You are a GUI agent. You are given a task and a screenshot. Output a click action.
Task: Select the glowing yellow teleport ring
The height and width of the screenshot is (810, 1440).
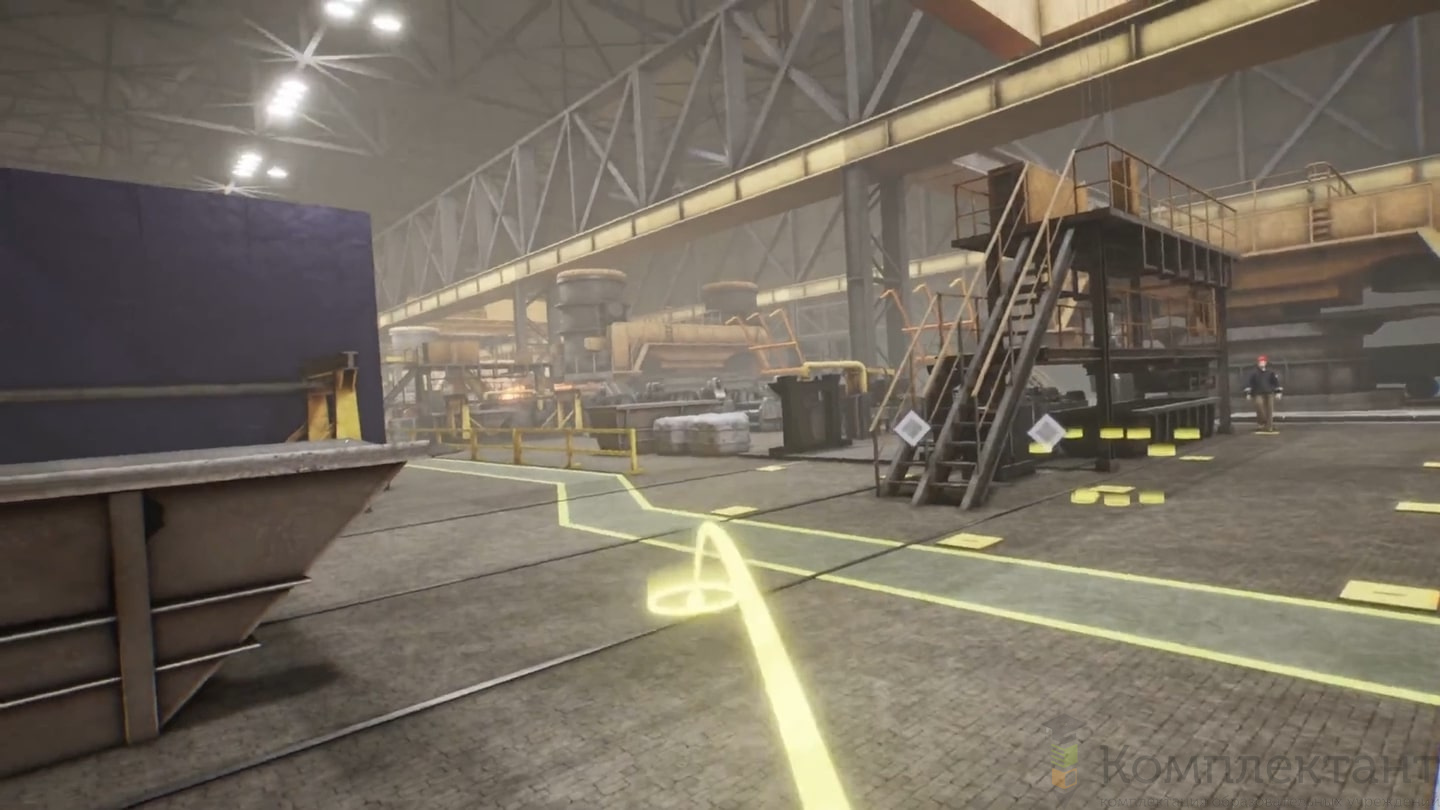click(692, 599)
